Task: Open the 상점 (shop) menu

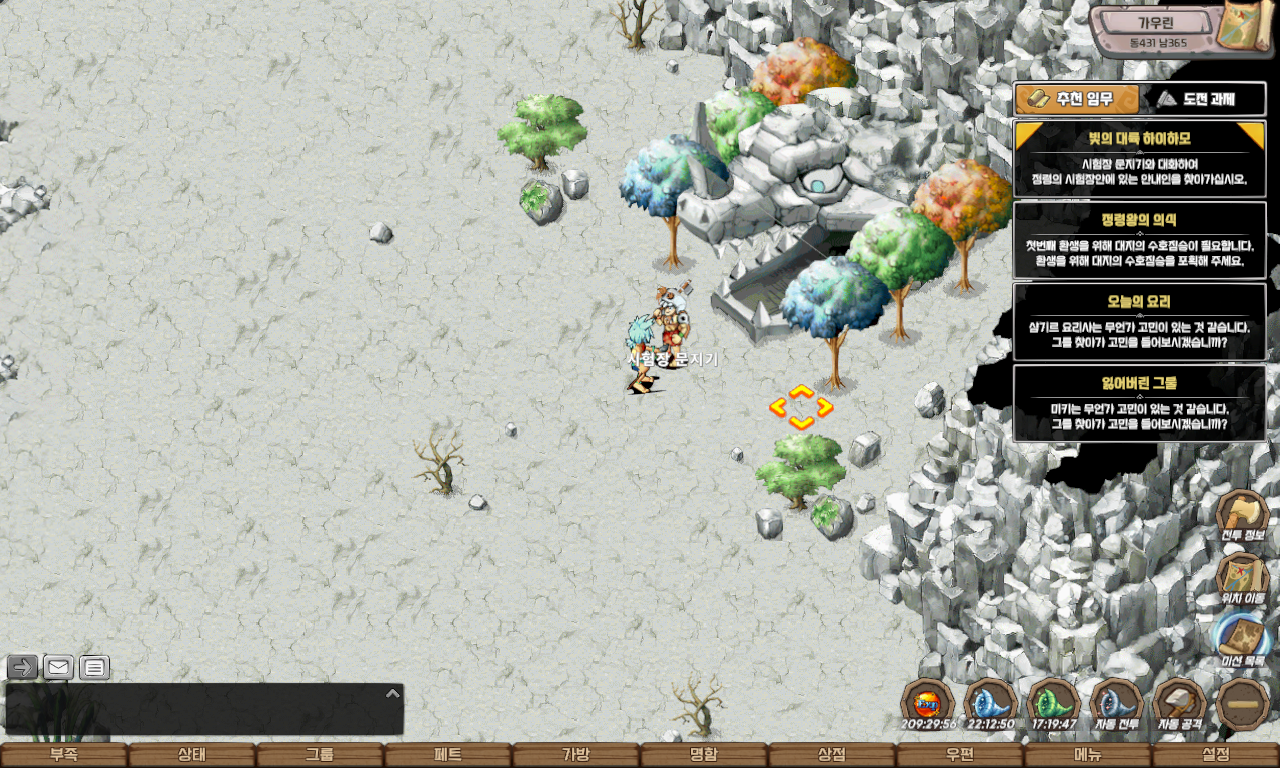Action: tap(832, 755)
